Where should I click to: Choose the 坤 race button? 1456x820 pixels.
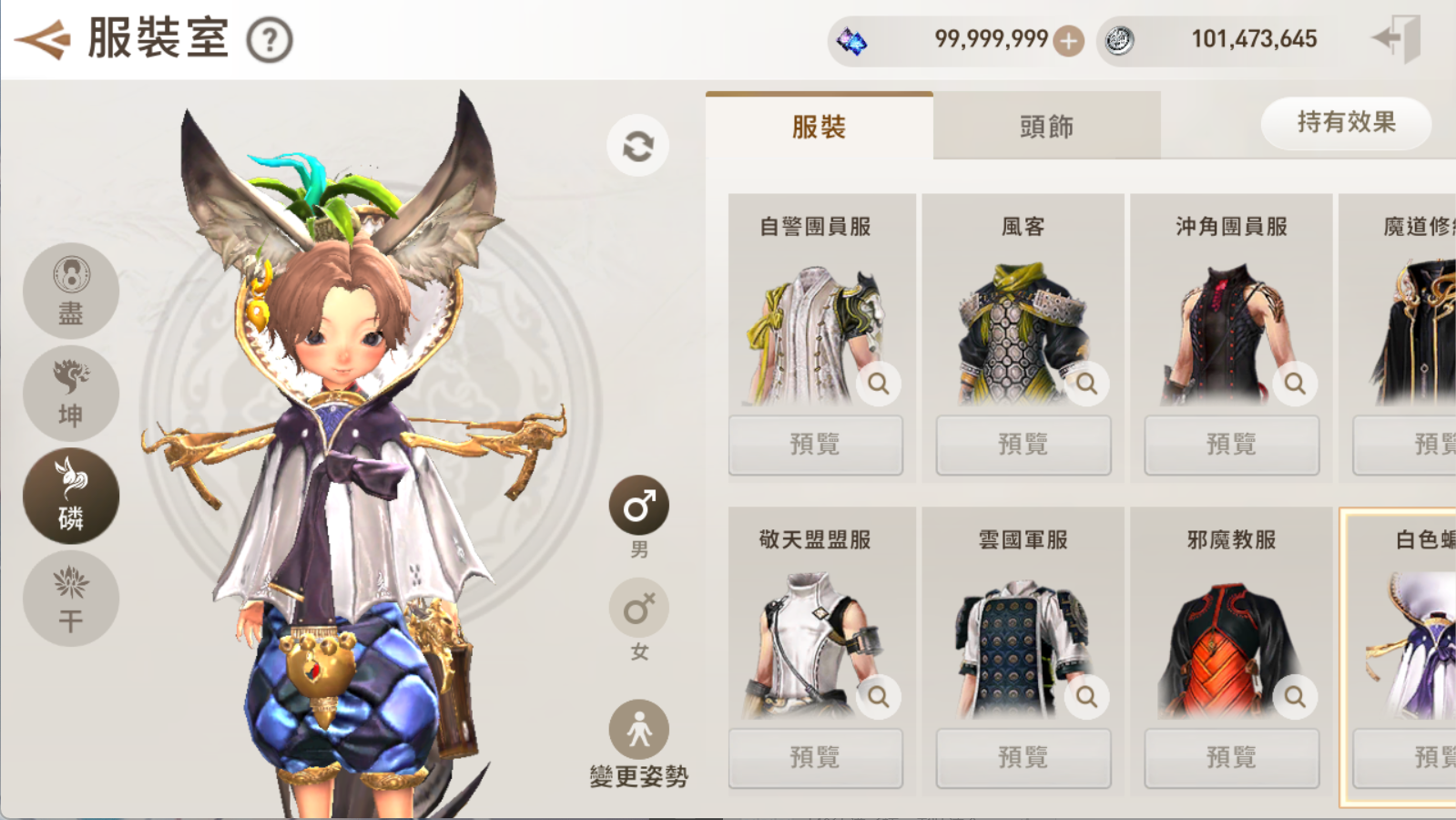pyautogui.click(x=71, y=394)
